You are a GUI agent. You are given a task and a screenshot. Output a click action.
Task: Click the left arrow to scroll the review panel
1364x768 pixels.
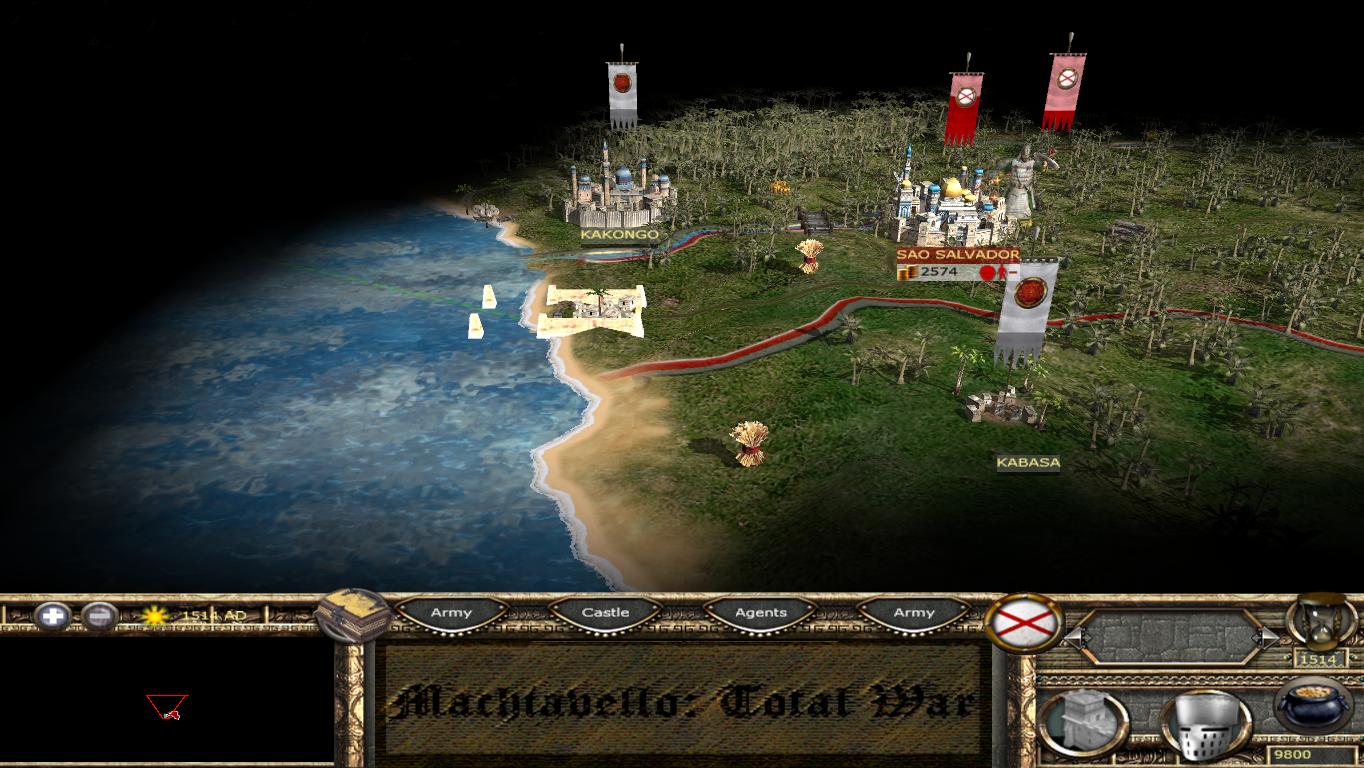[1078, 637]
